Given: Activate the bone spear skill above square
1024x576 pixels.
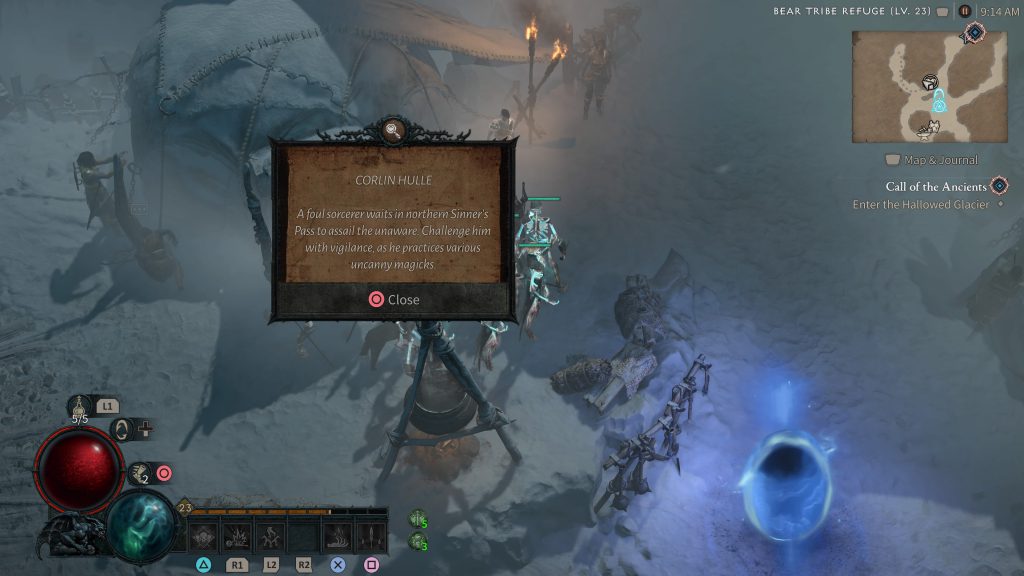Looking at the screenshot, I should tap(370, 537).
